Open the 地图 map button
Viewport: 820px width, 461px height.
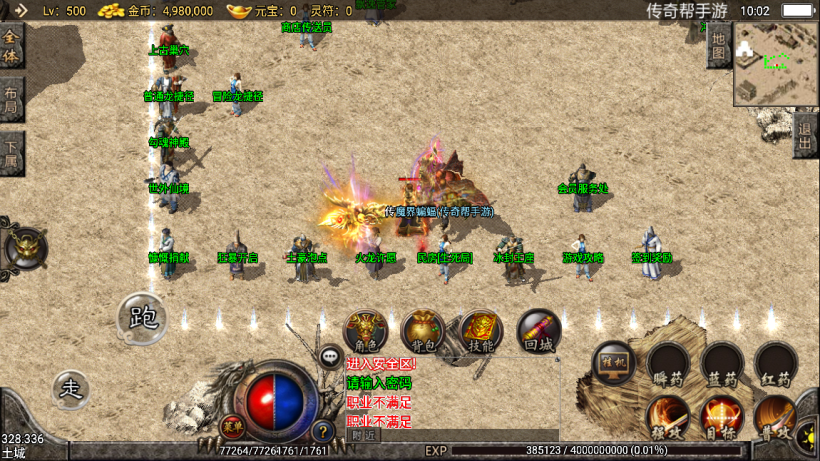coord(718,45)
